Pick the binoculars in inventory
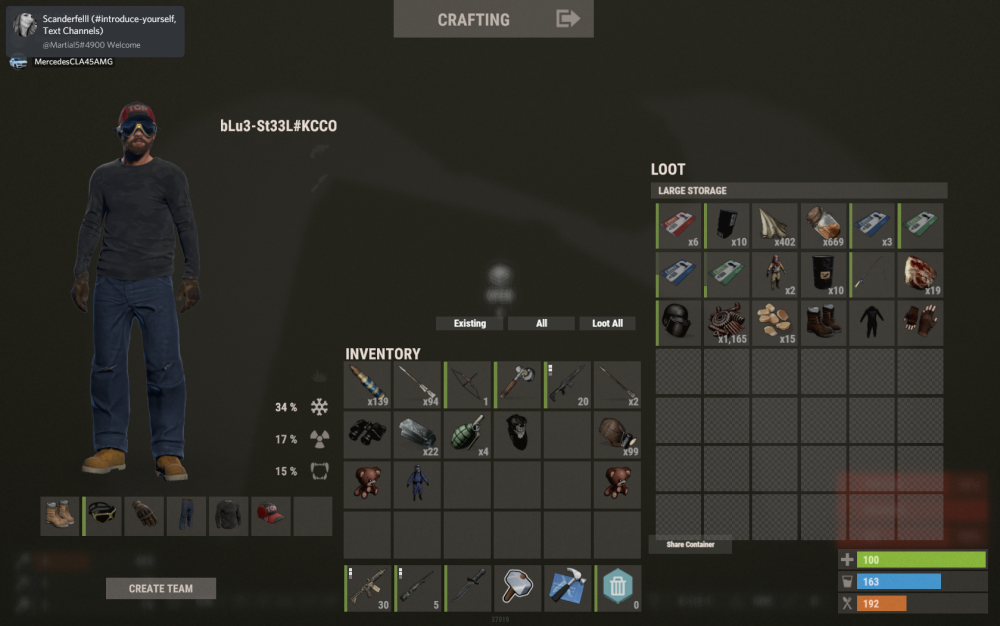 click(367, 434)
